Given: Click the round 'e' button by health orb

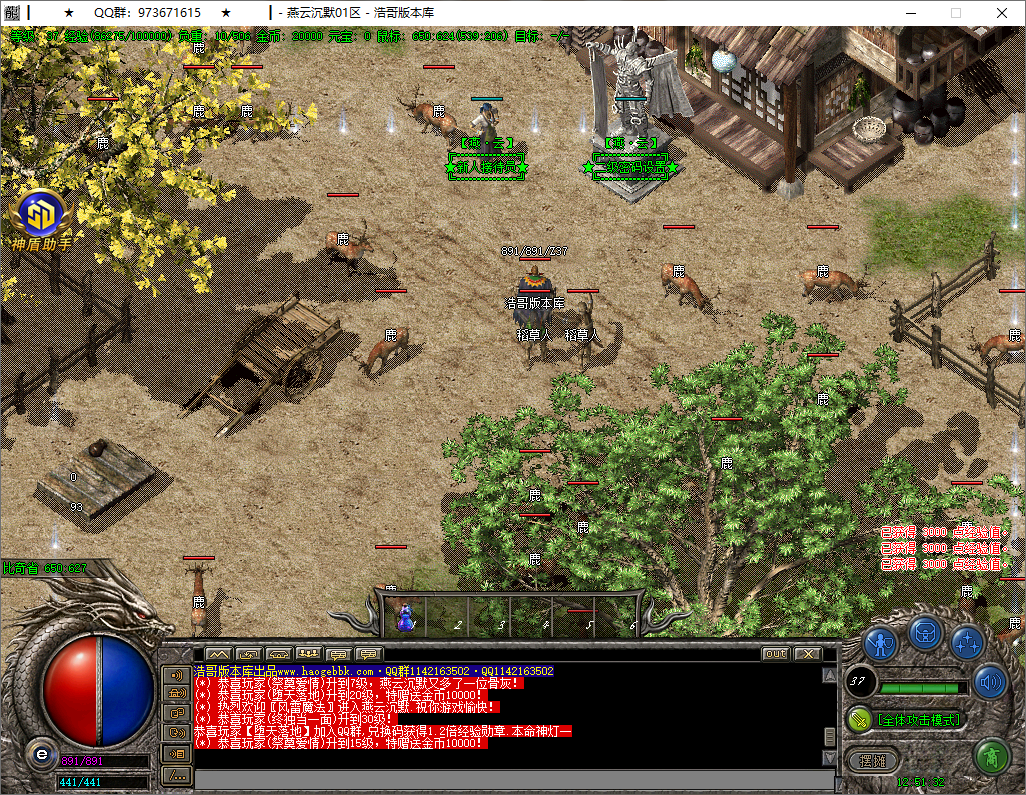Looking at the screenshot, I should [x=41, y=753].
